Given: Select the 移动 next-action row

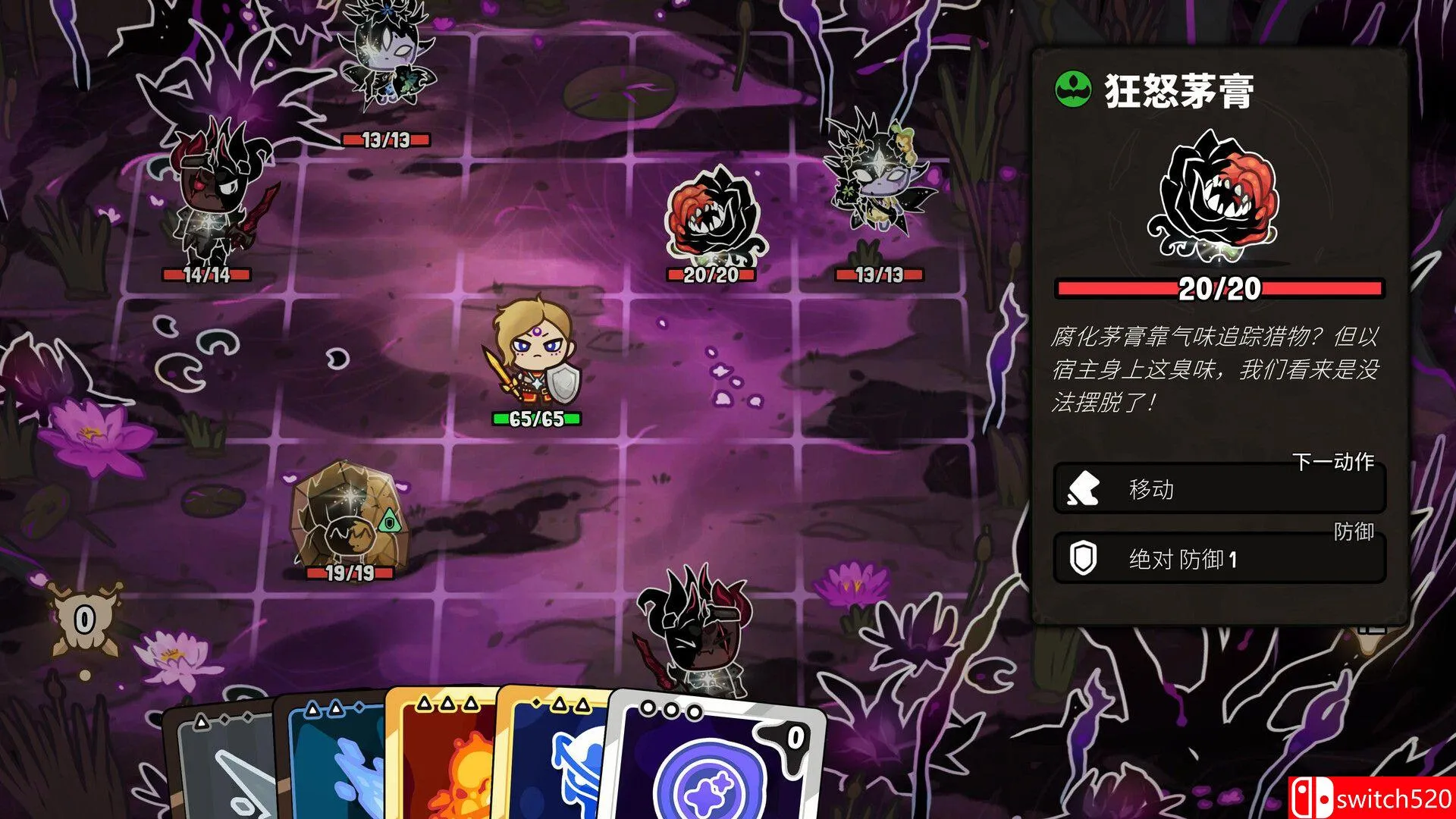Looking at the screenshot, I should (1219, 489).
